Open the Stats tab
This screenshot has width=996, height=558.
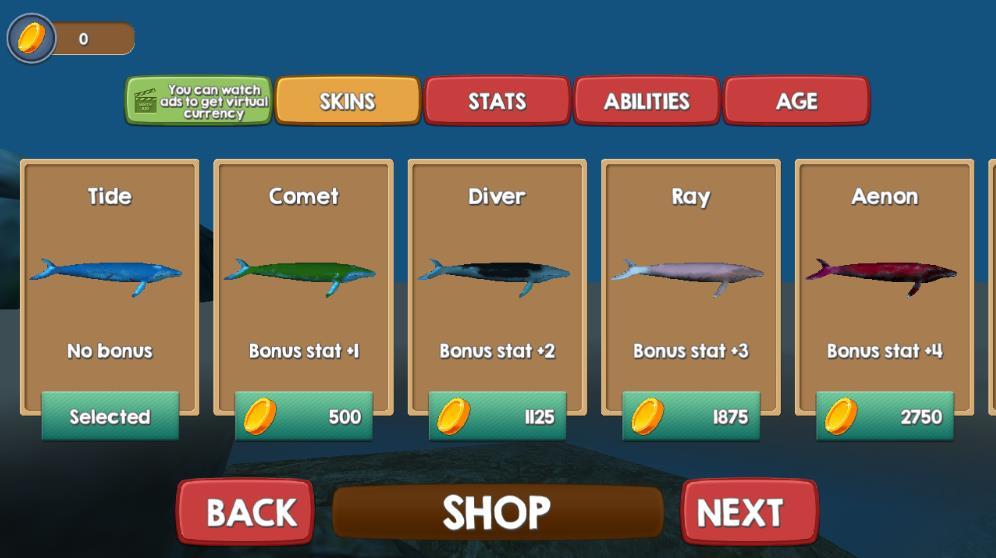pyautogui.click(x=497, y=101)
